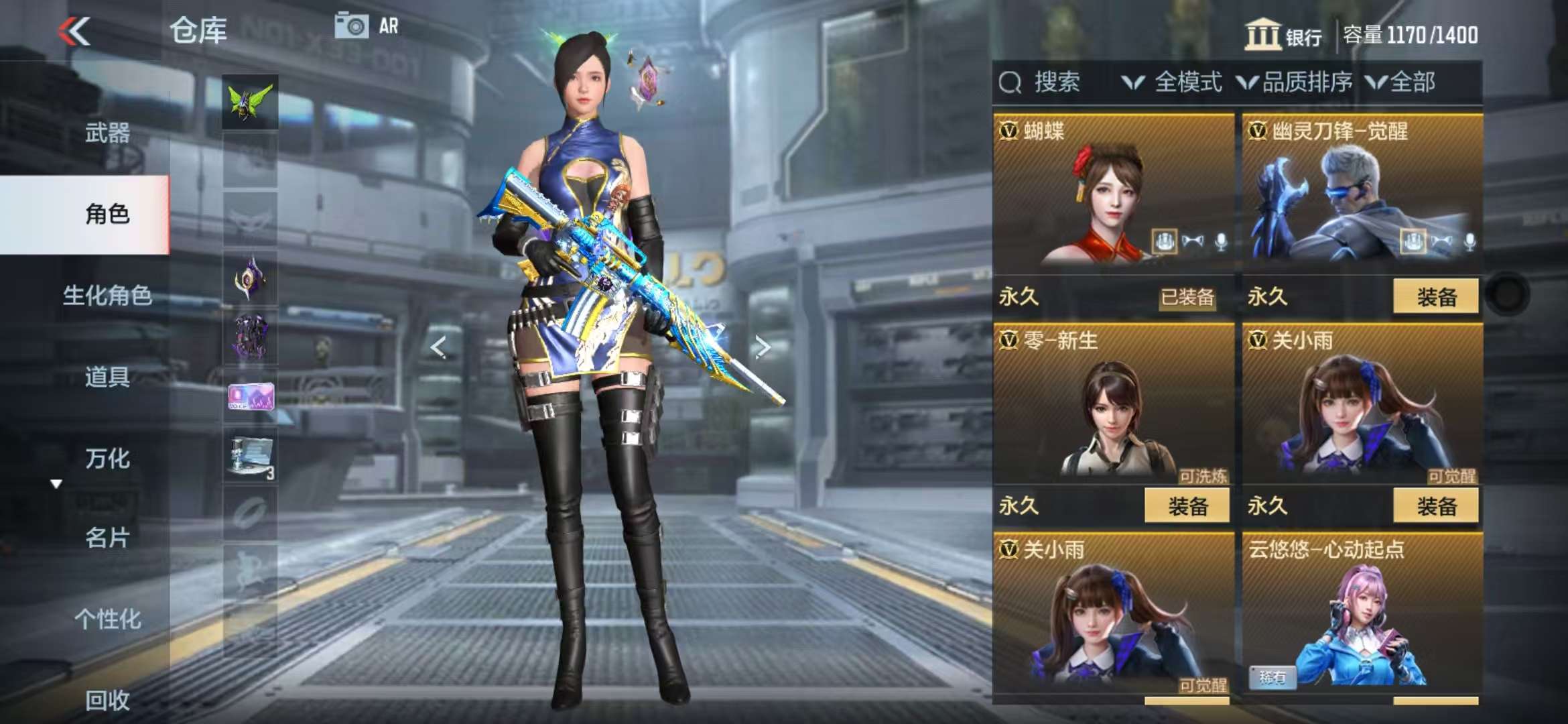
Task: Open the 回收 recycle tab
Action: pos(107,700)
